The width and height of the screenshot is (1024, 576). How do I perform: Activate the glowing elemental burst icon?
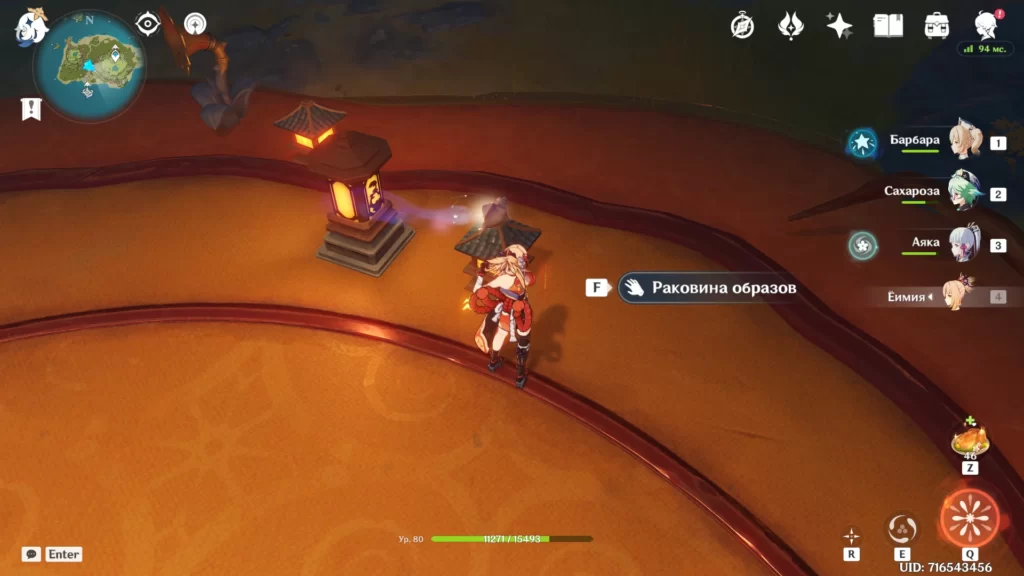tap(968, 518)
